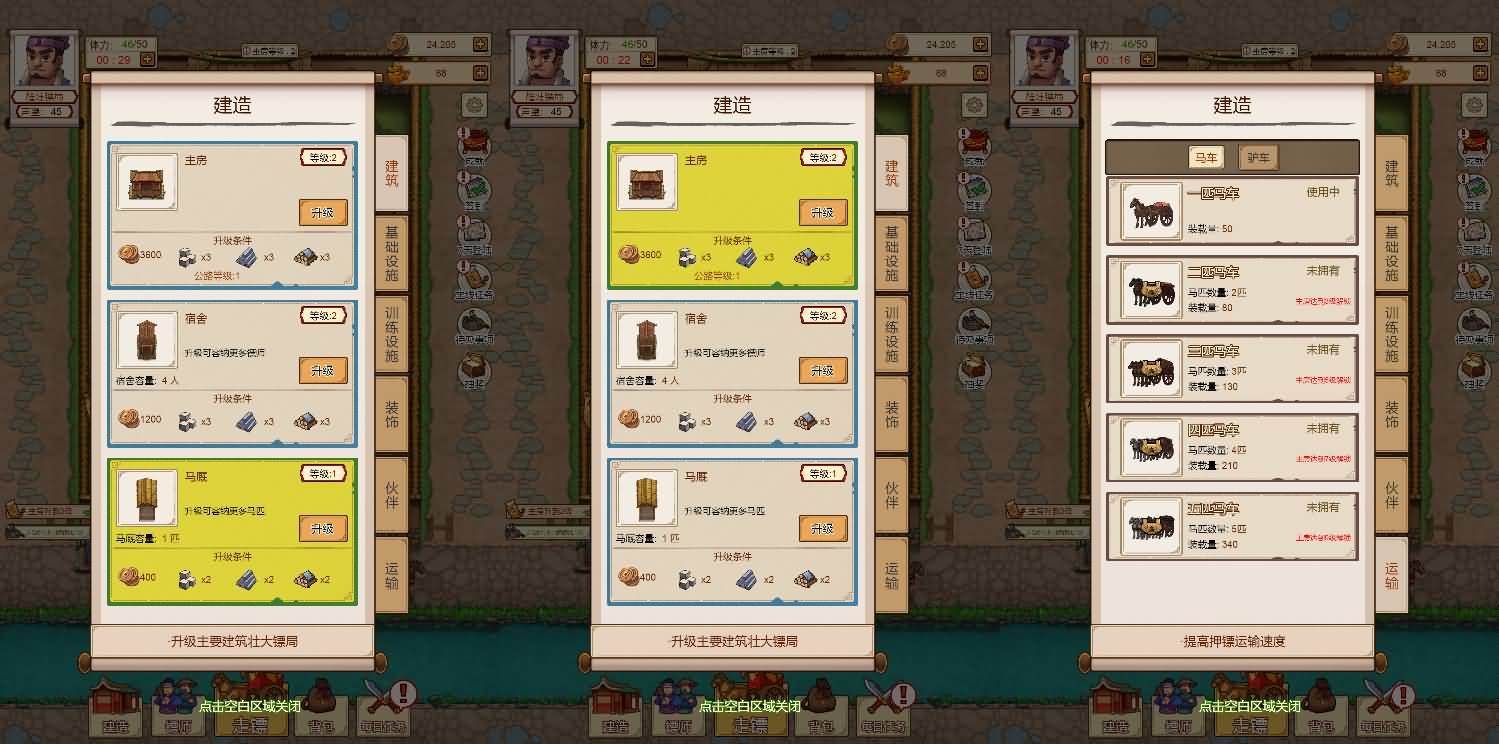
Task: Click the 一匹马车 cart thumbnail marked 使用中
Action: [1148, 210]
